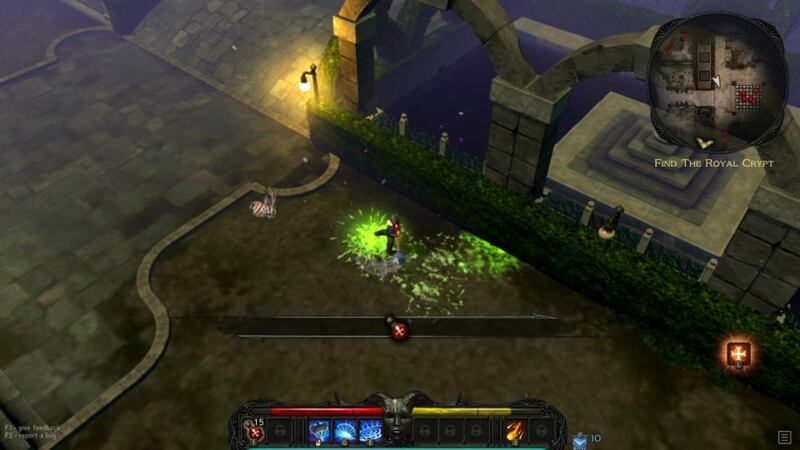800x450 pixels.
Task: Select the red potion slot with count 15
Action: [x=254, y=431]
